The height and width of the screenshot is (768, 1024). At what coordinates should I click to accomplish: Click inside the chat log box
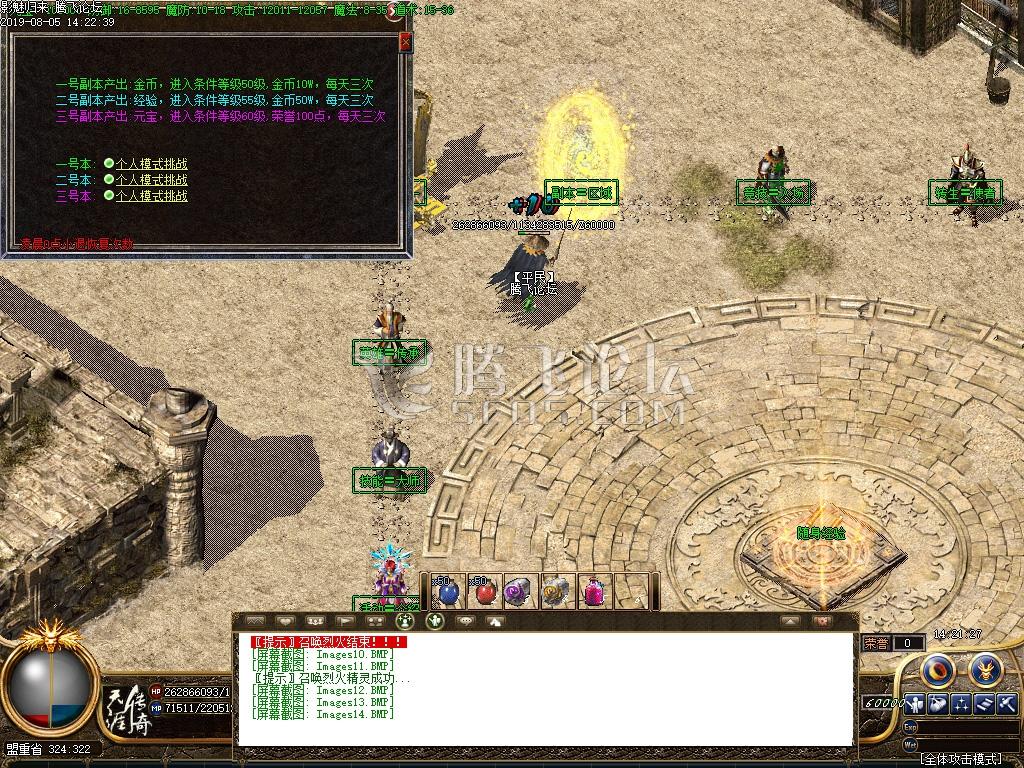(545, 690)
